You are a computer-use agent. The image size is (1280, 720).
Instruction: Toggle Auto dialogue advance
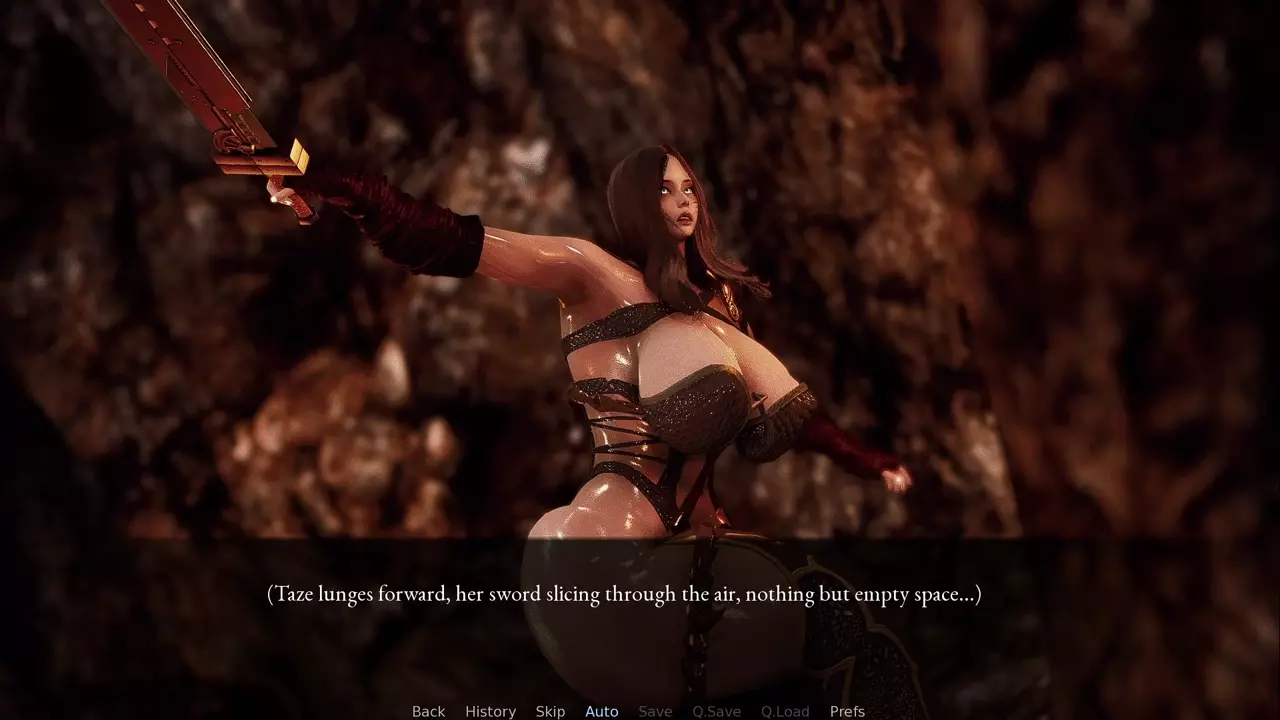point(601,711)
